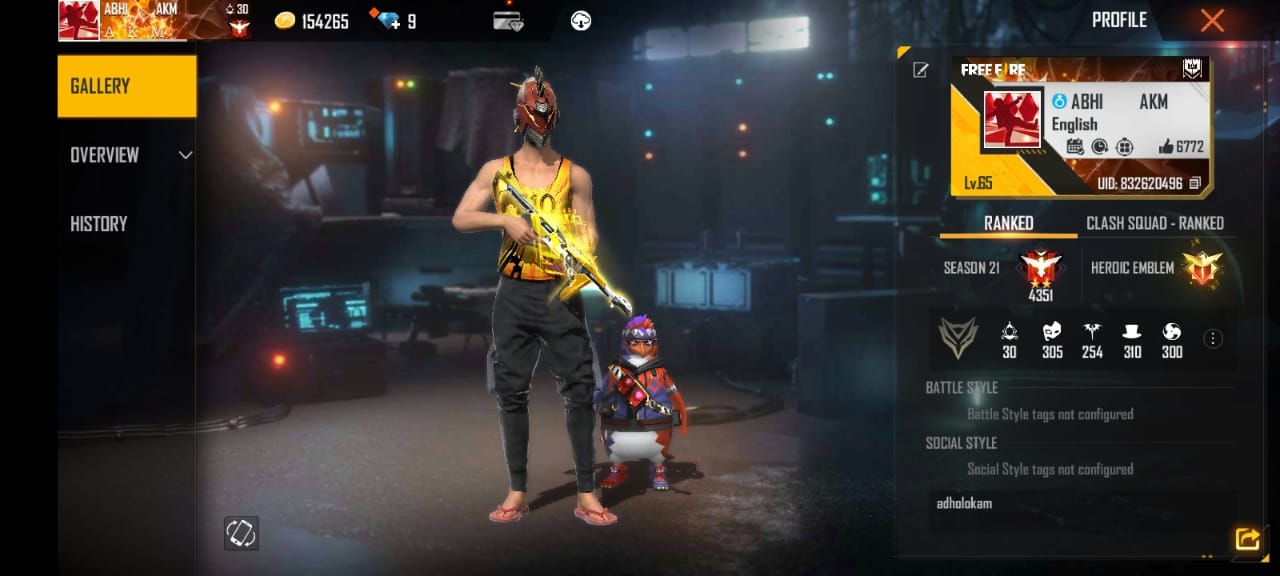Close the profile screen with the X
The image size is (1280, 576).
click(1212, 21)
